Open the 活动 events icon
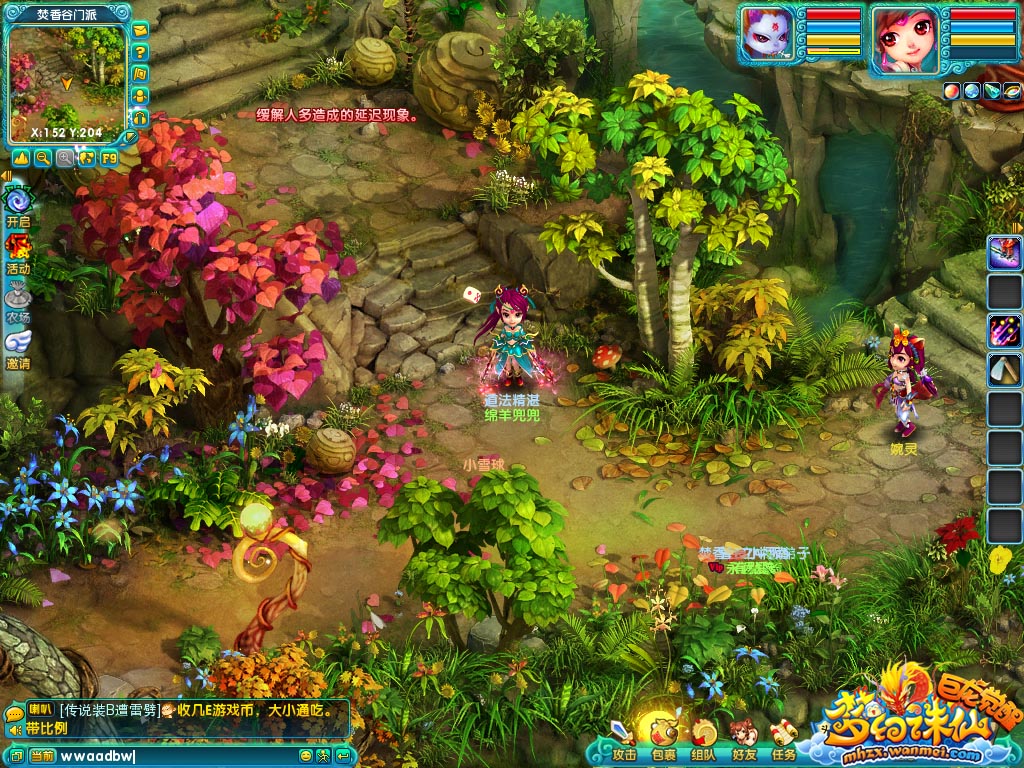The image size is (1024, 768). [x=18, y=250]
